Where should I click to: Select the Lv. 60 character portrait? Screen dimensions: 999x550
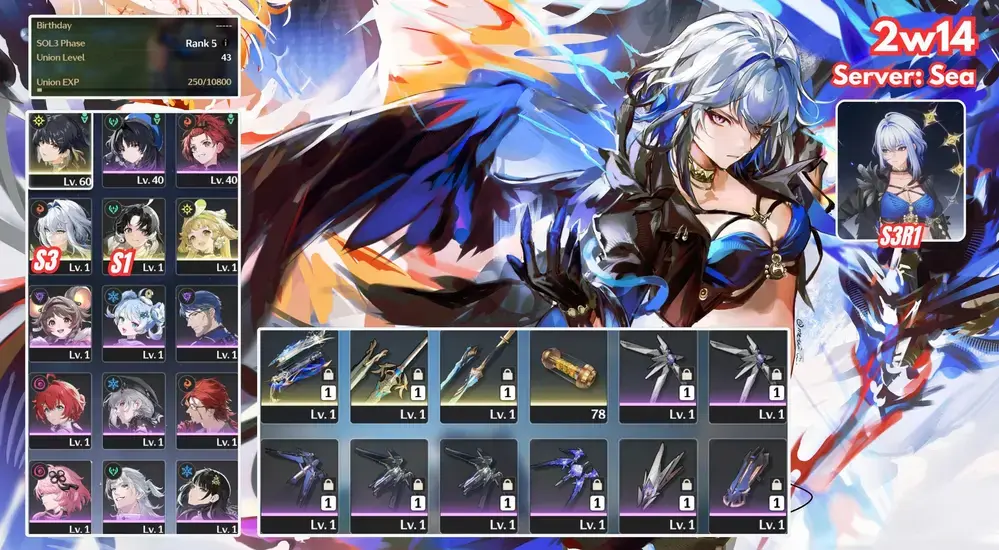(x=60, y=150)
